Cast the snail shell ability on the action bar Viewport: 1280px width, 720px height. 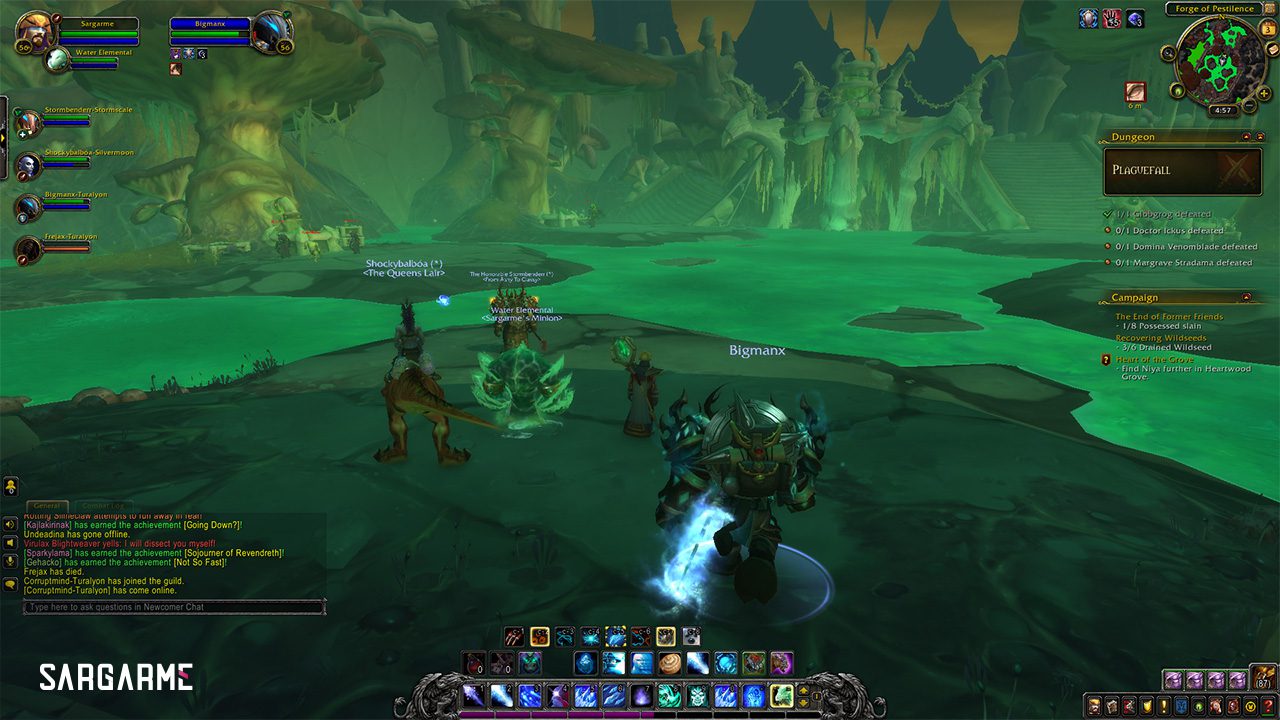[x=670, y=663]
